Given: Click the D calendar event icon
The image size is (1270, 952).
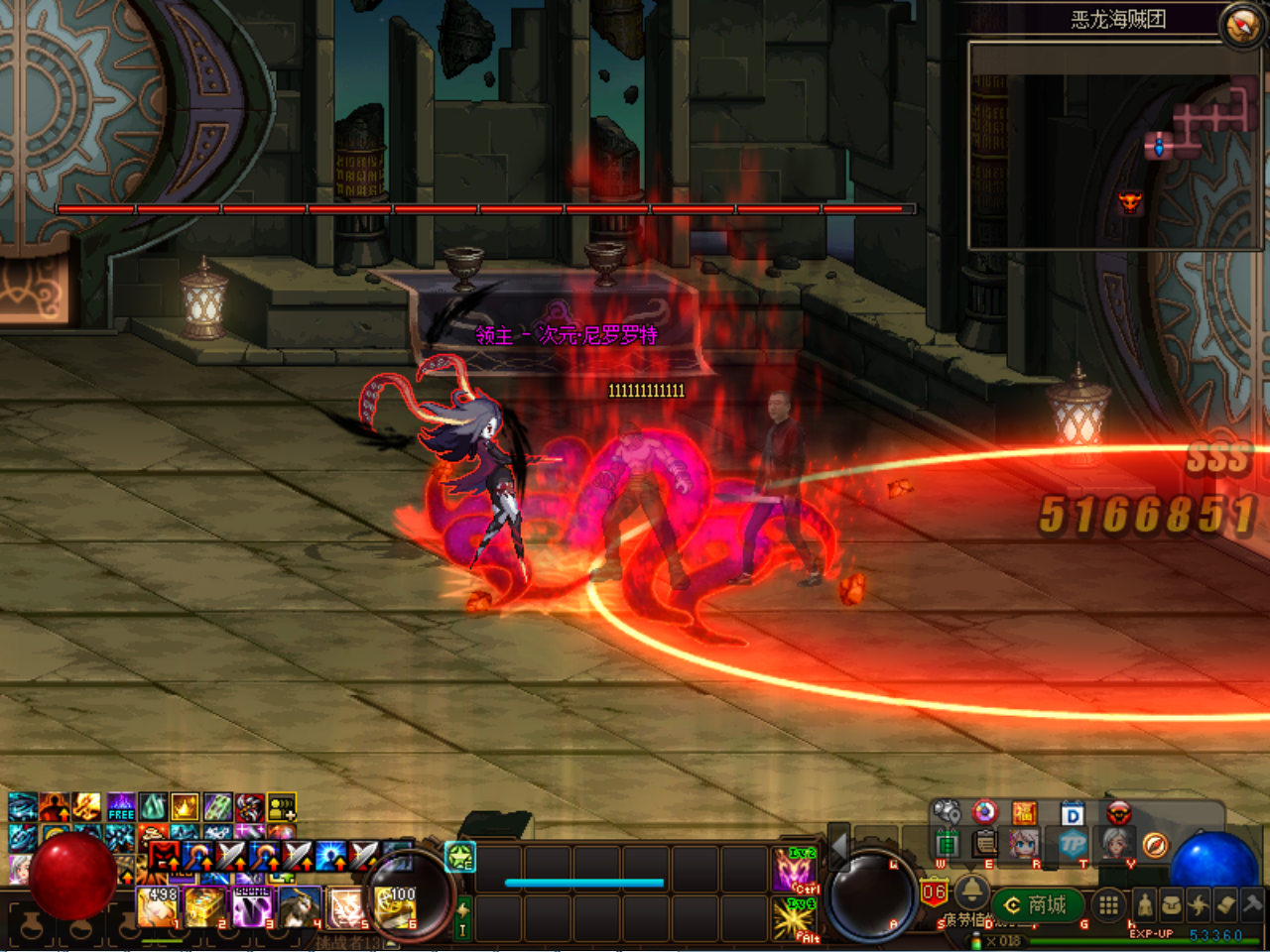Looking at the screenshot, I should pos(1072,814).
